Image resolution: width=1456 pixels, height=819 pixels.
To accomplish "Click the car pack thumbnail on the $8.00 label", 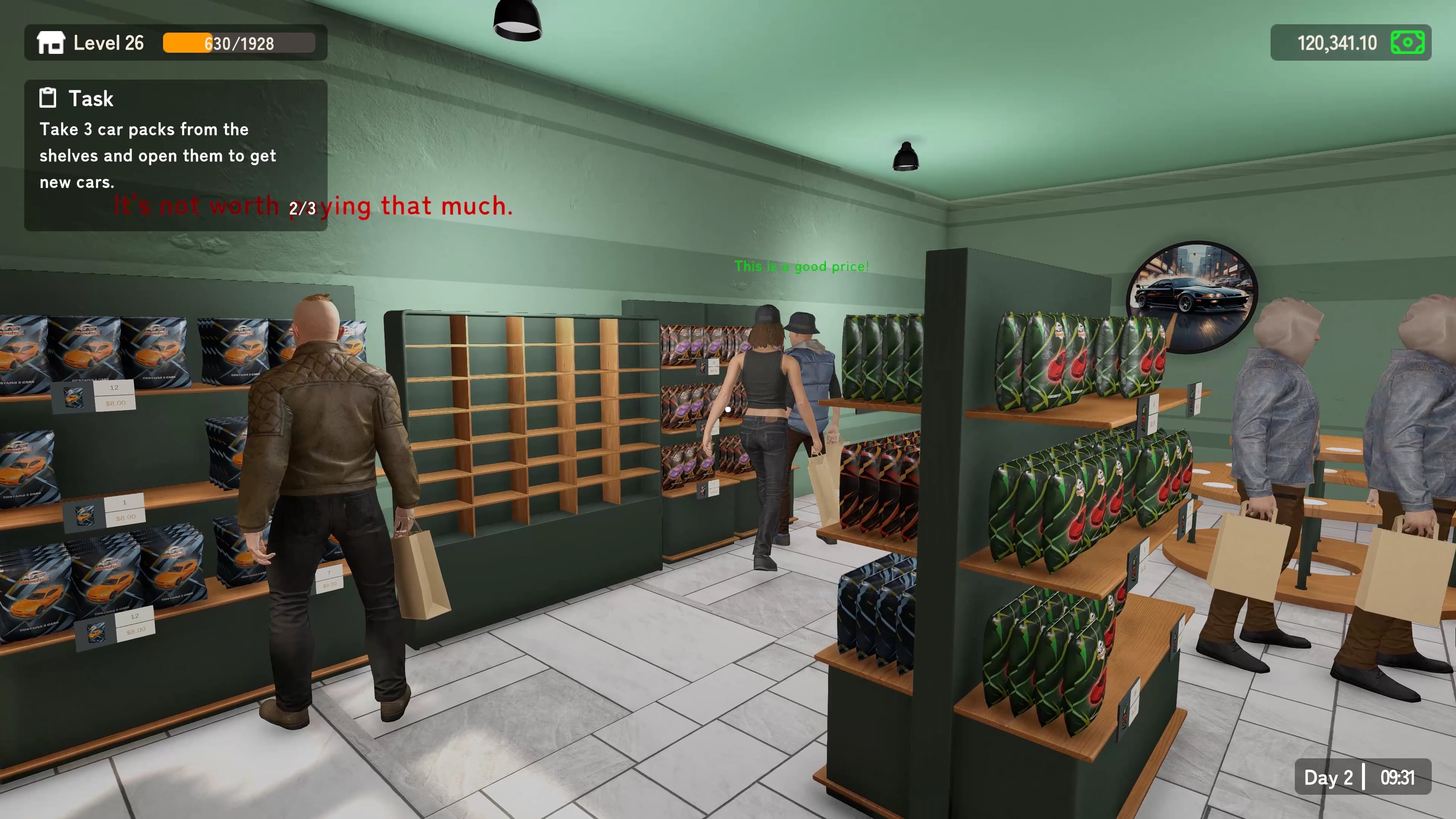I will pos(74,397).
